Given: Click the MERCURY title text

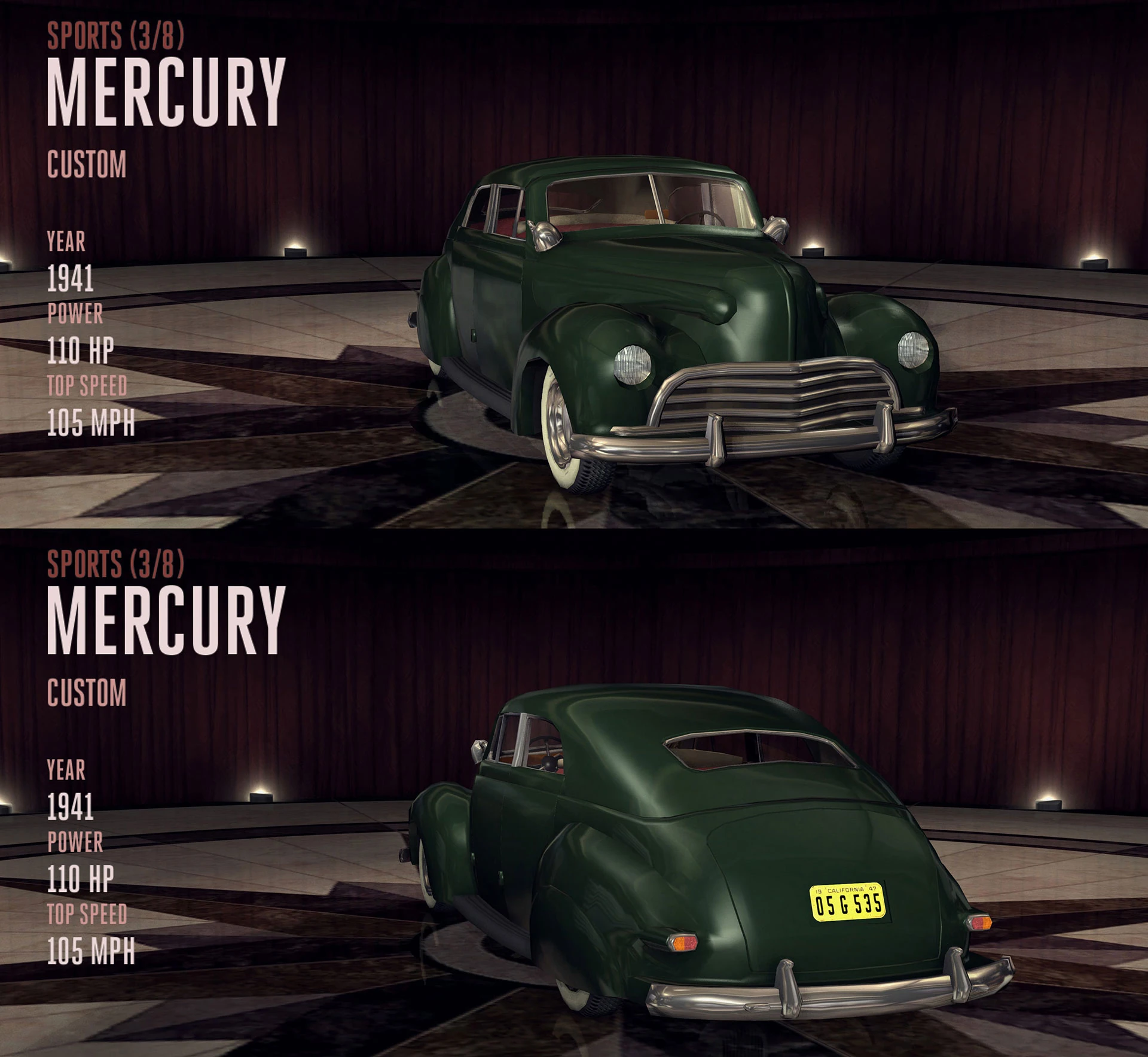Looking at the screenshot, I should click(167, 90).
